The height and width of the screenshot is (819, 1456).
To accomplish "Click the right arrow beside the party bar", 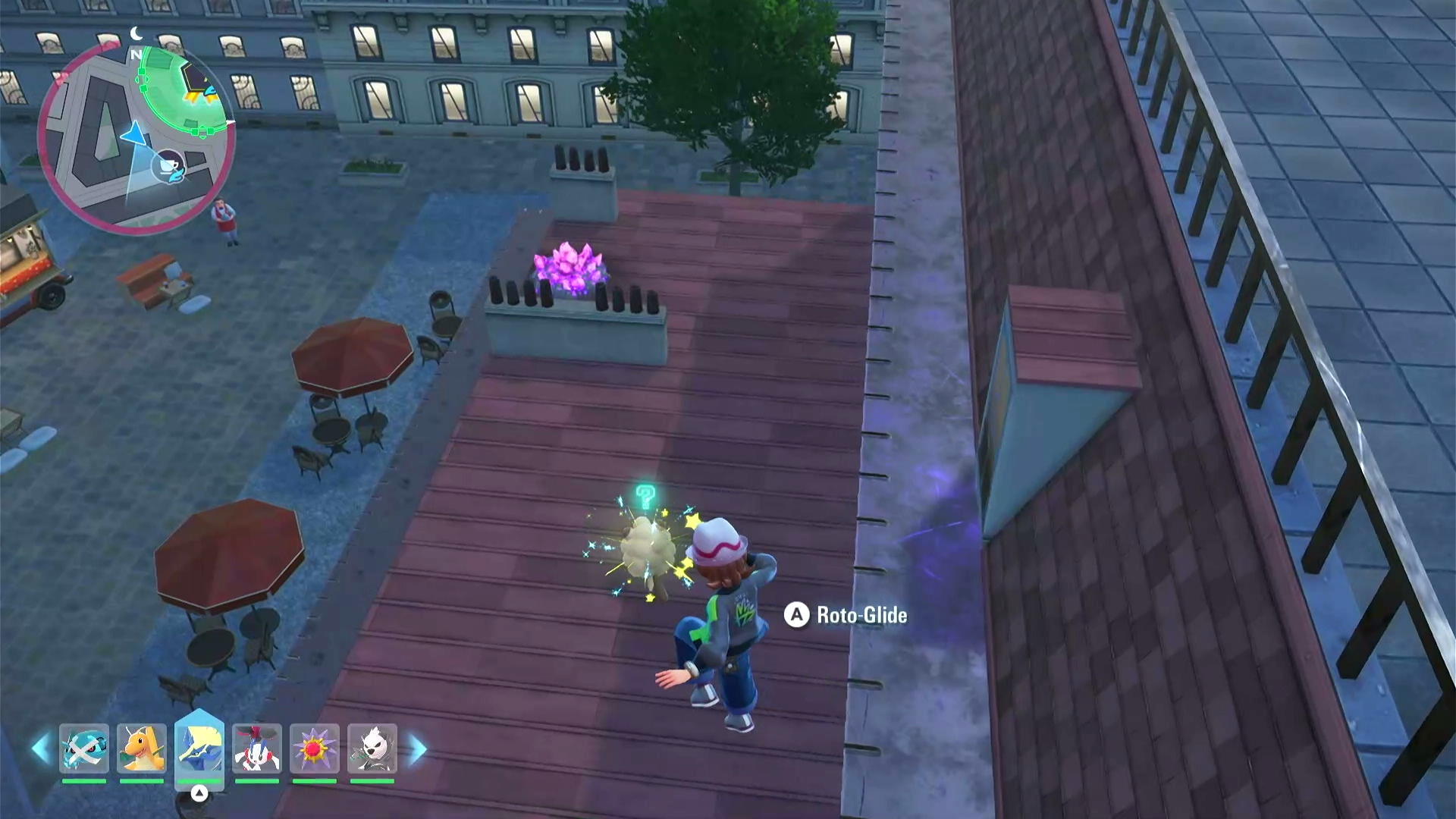I will pyautogui.click(x=418, y=748).
